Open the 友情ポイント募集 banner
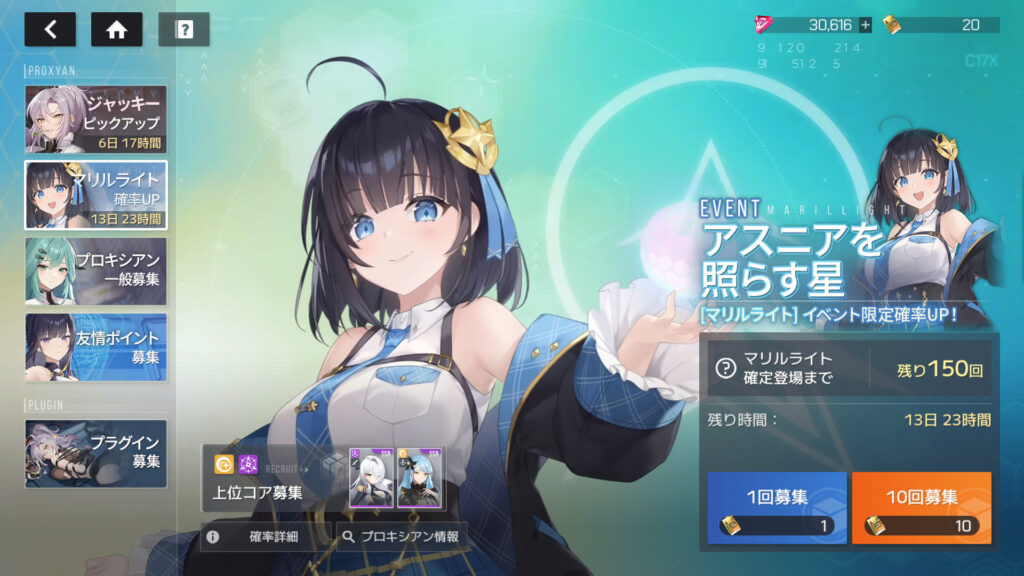This screenshot has height=576, width=1024. click(96, 347)
